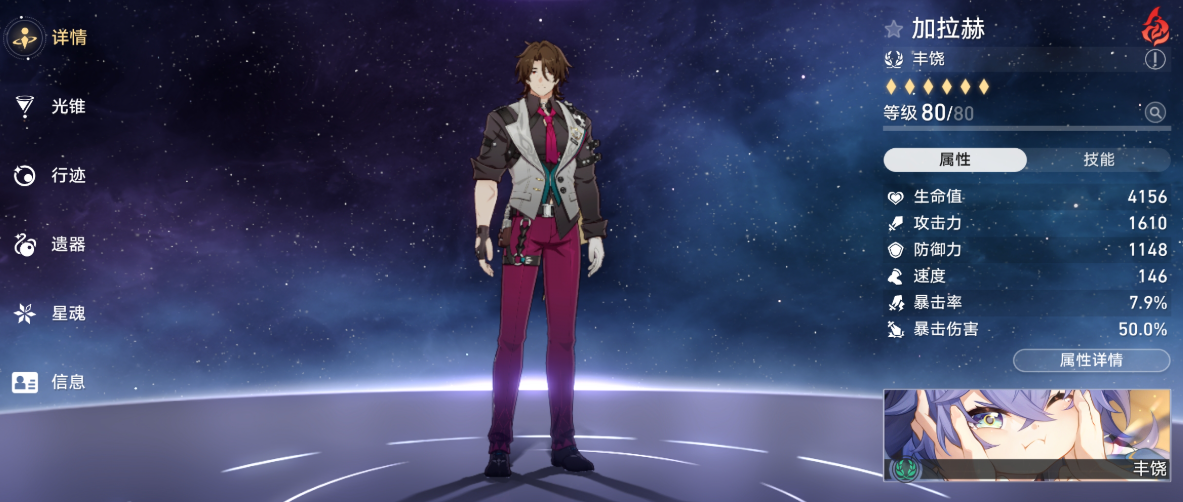Open the 行迹 traces menu
This screenshot has height=502, width=1183.
point(50,176)
